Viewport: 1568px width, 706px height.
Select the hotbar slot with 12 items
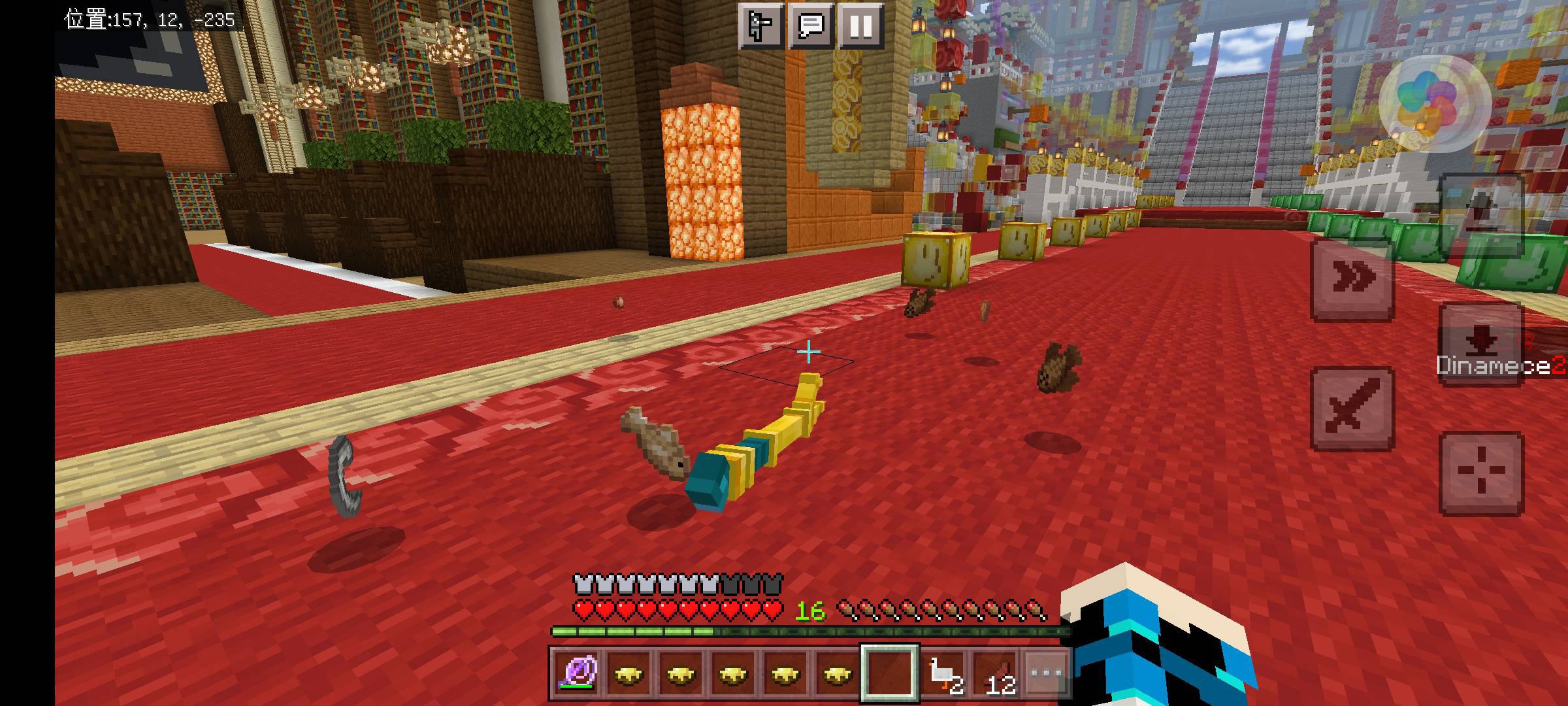click(x=996, y=673)
